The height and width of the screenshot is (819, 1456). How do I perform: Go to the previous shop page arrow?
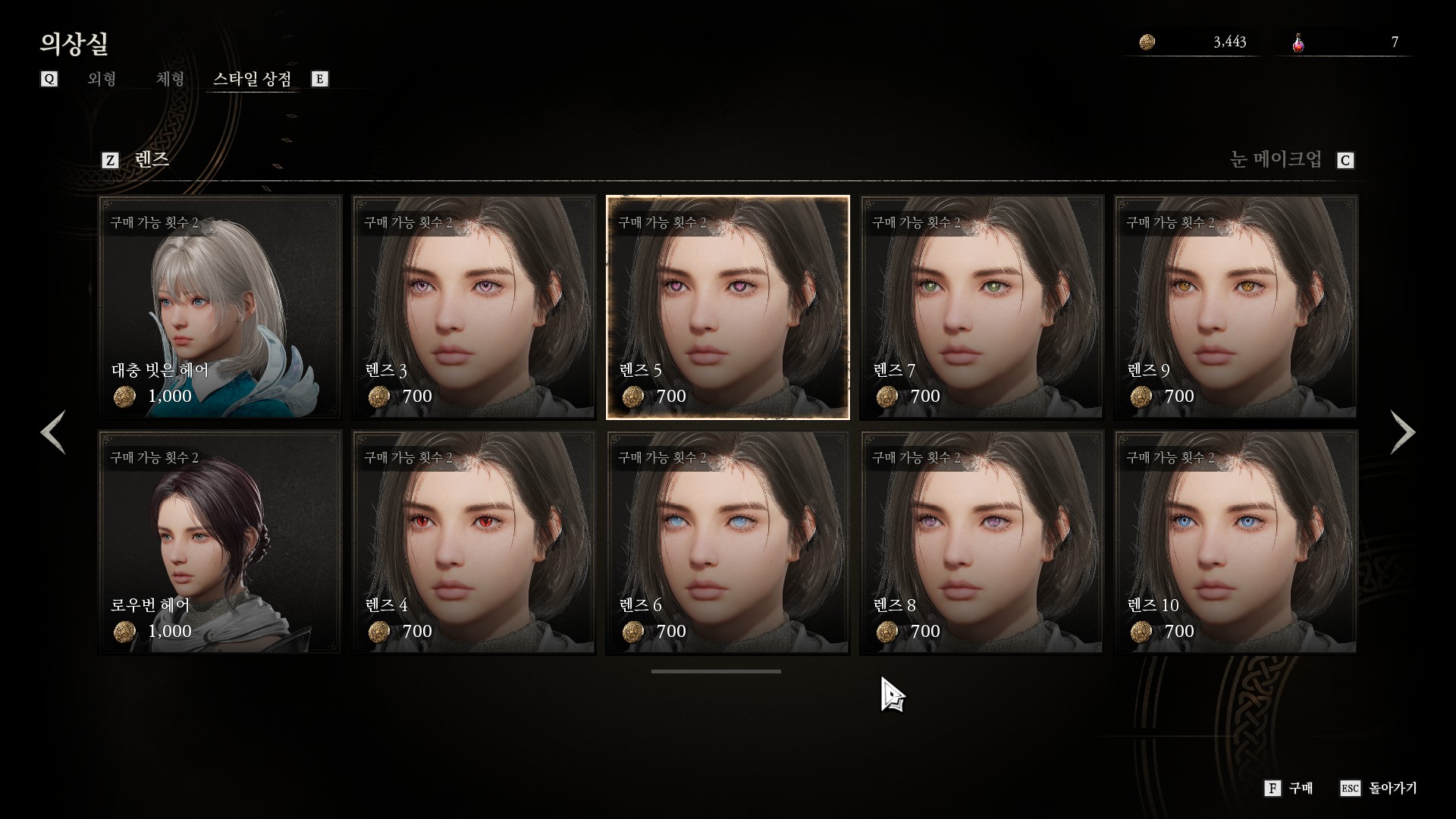click(x=53, y=432)
